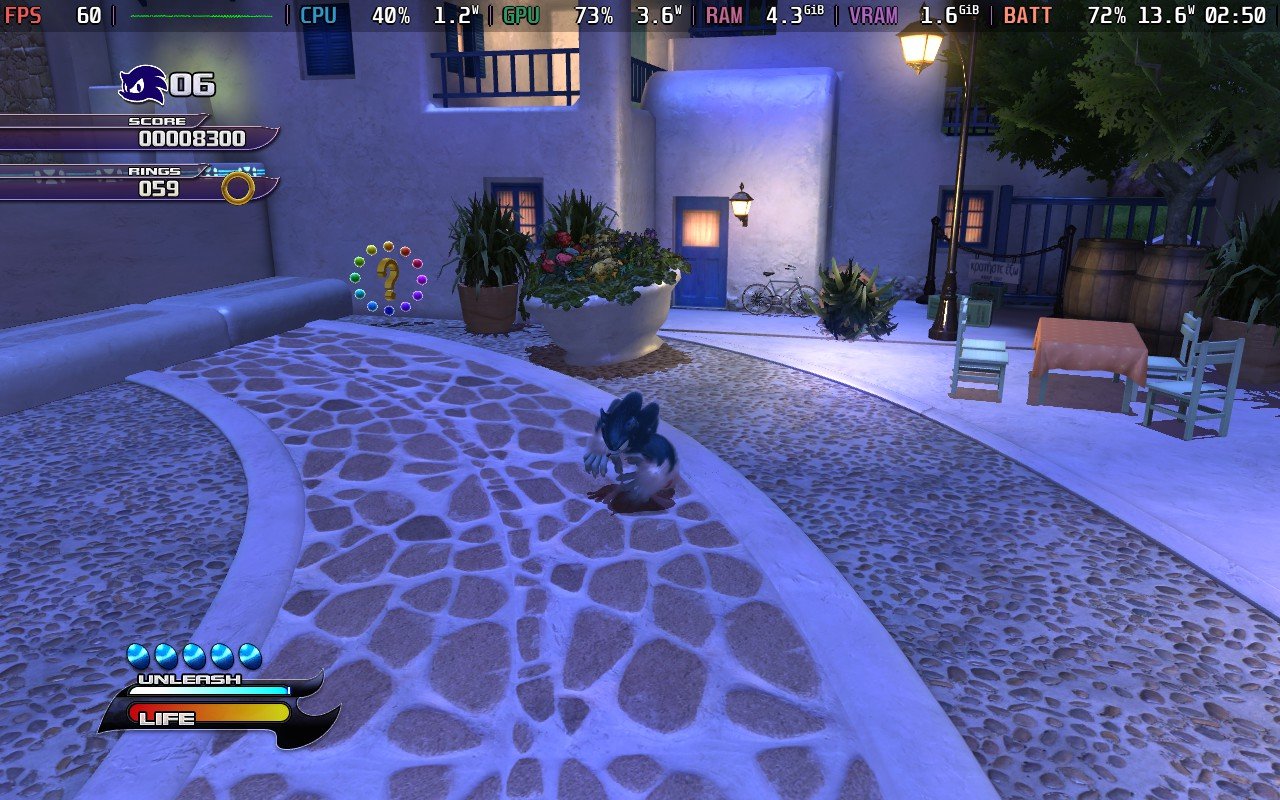This screenshot has width=1280, height=800.
Task: Select the BATT battery status indicator
Action: click(1027, 15)
